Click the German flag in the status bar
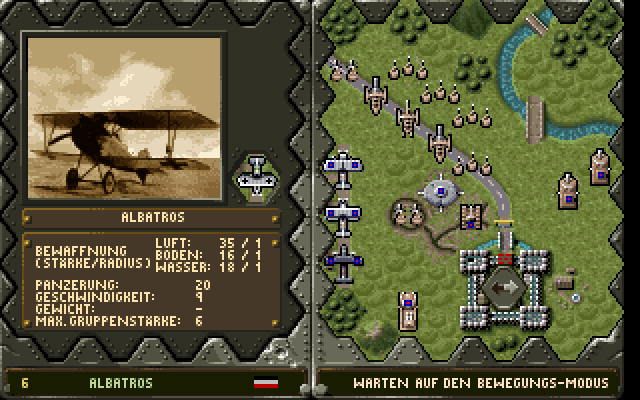This screenshot has width=640, height=400. tap(266, 383)
